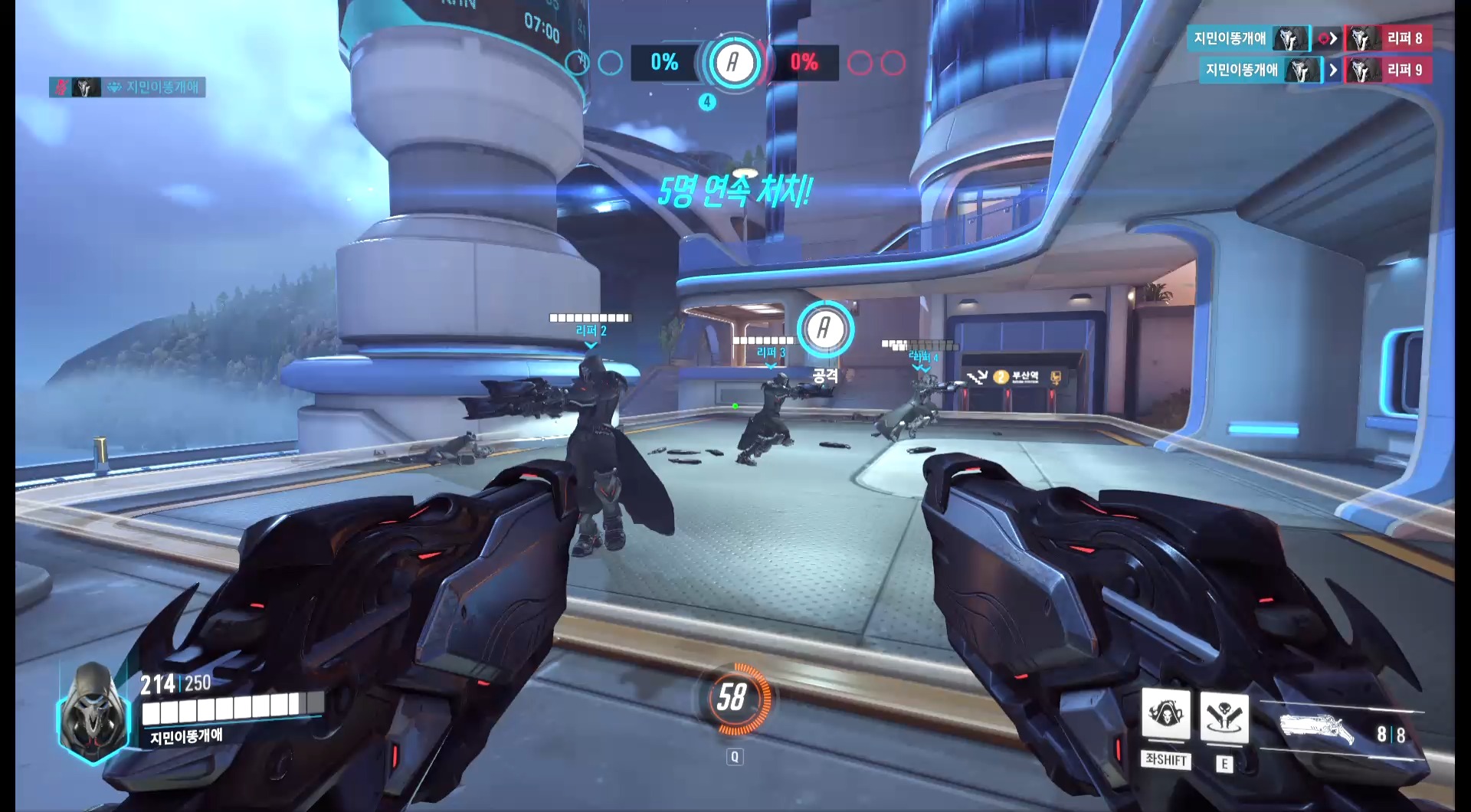
Task: Activate the Wraith Form ability icon
Action: tap(1165, 714)
